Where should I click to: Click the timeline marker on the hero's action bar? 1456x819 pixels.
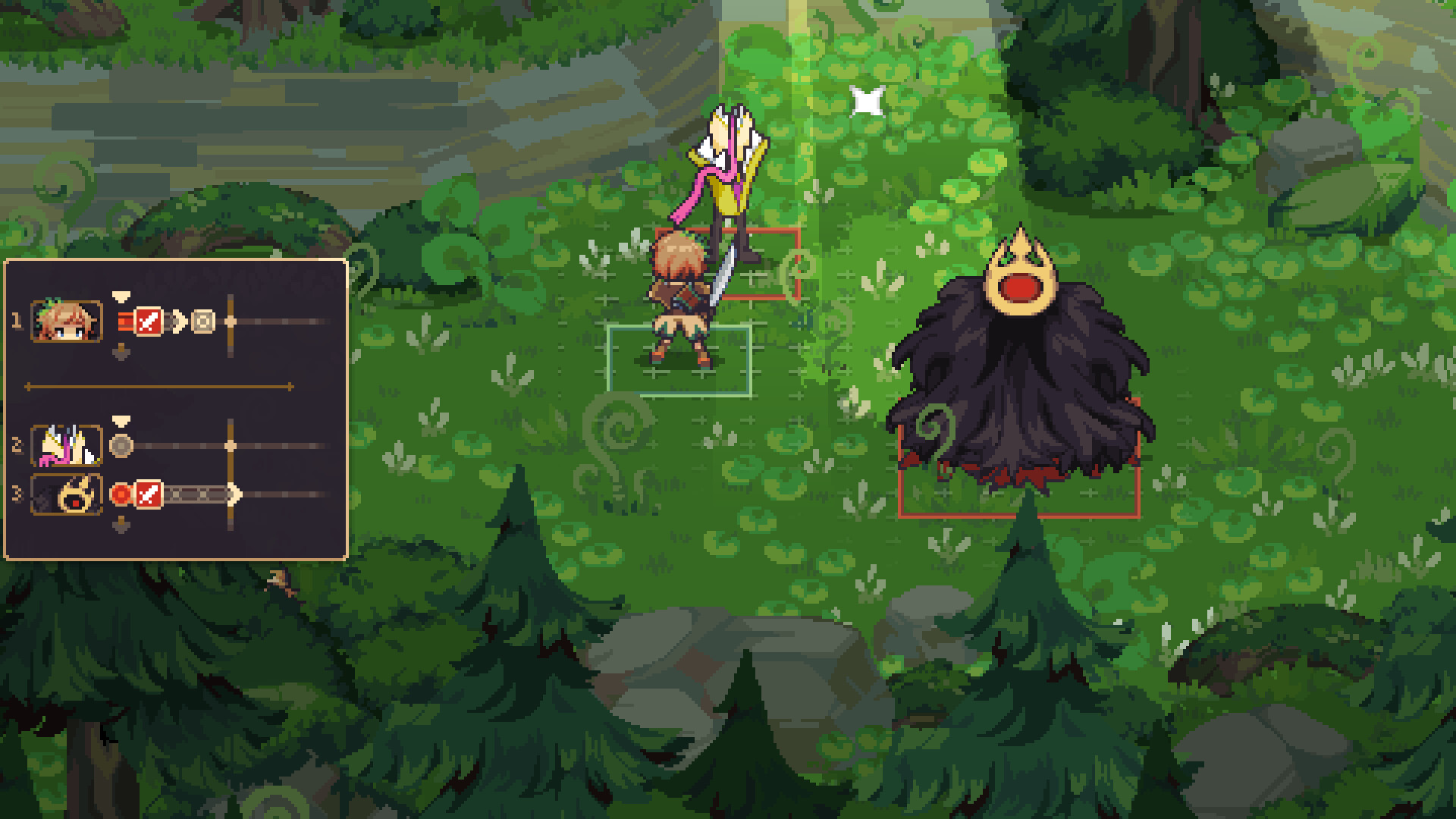click(231, 321)
